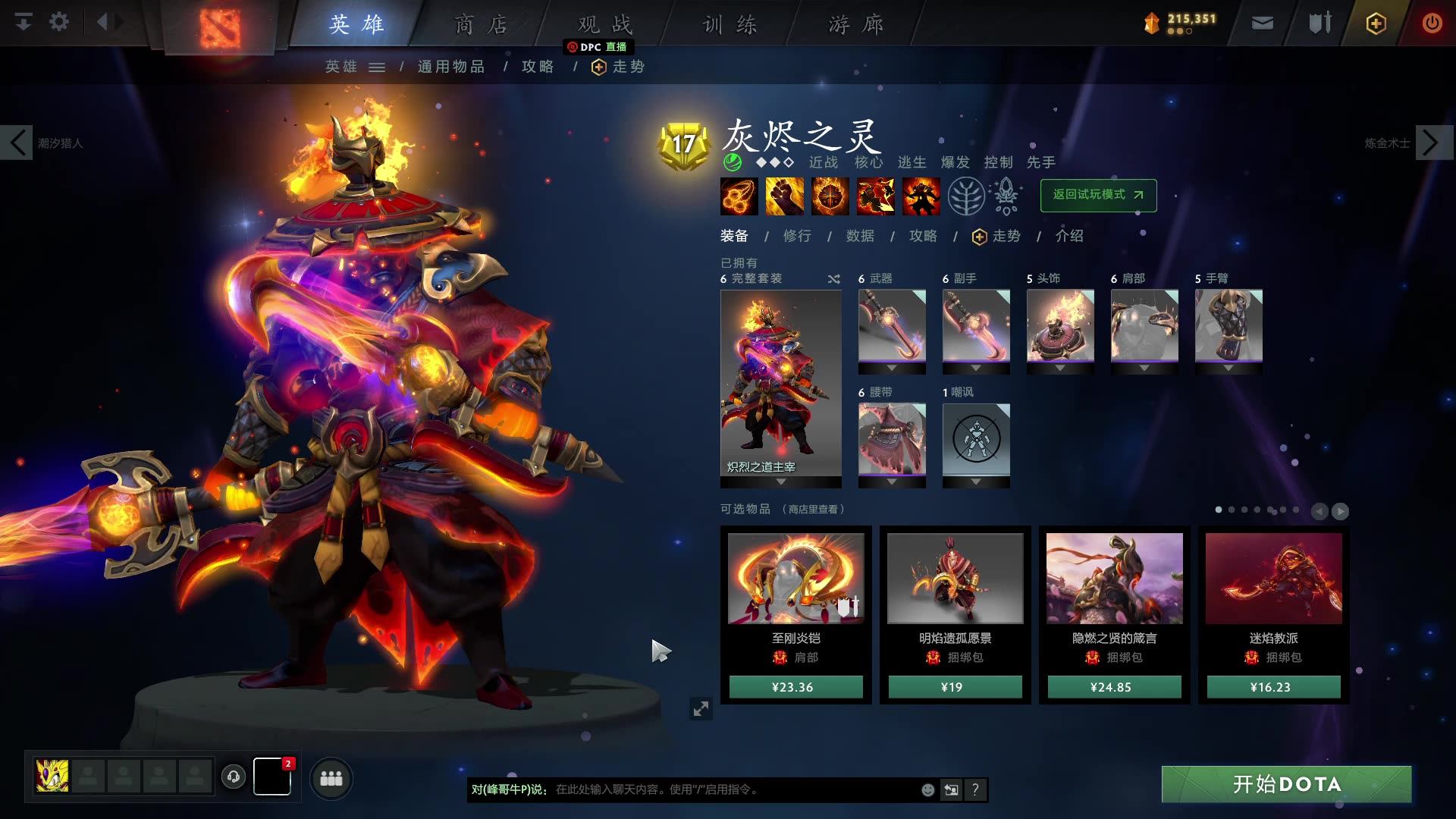This screenshot has height=819, width=1456.
Task: Select the 迷焰教派 bundle thumbnail
Action: [1272, 579]
